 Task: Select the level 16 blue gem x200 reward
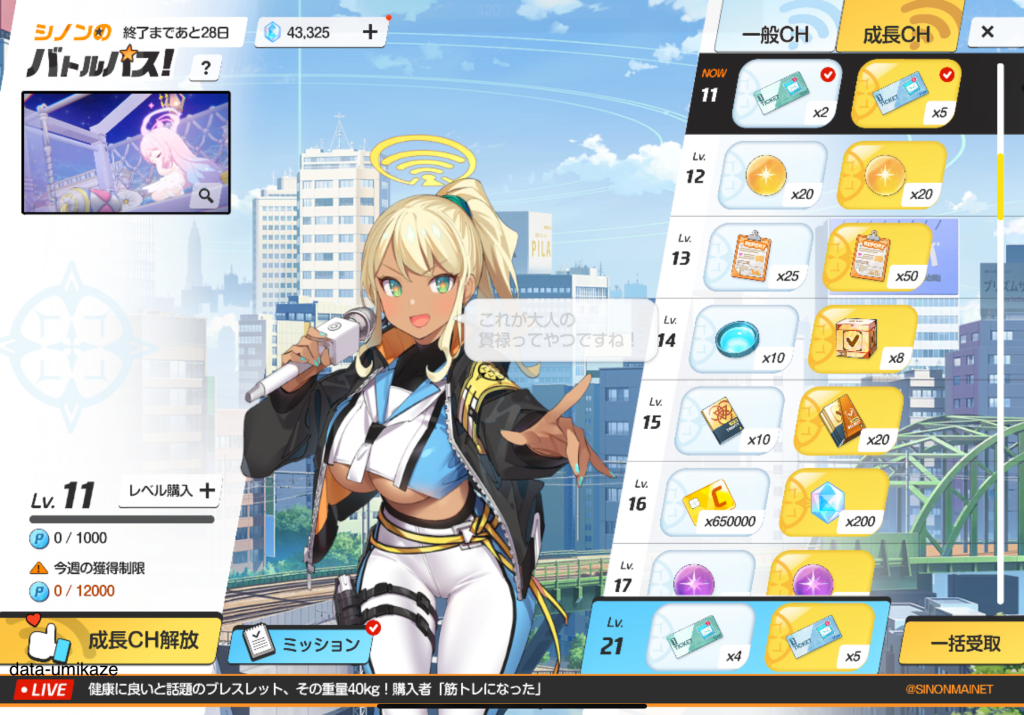[x=832, y=500]
